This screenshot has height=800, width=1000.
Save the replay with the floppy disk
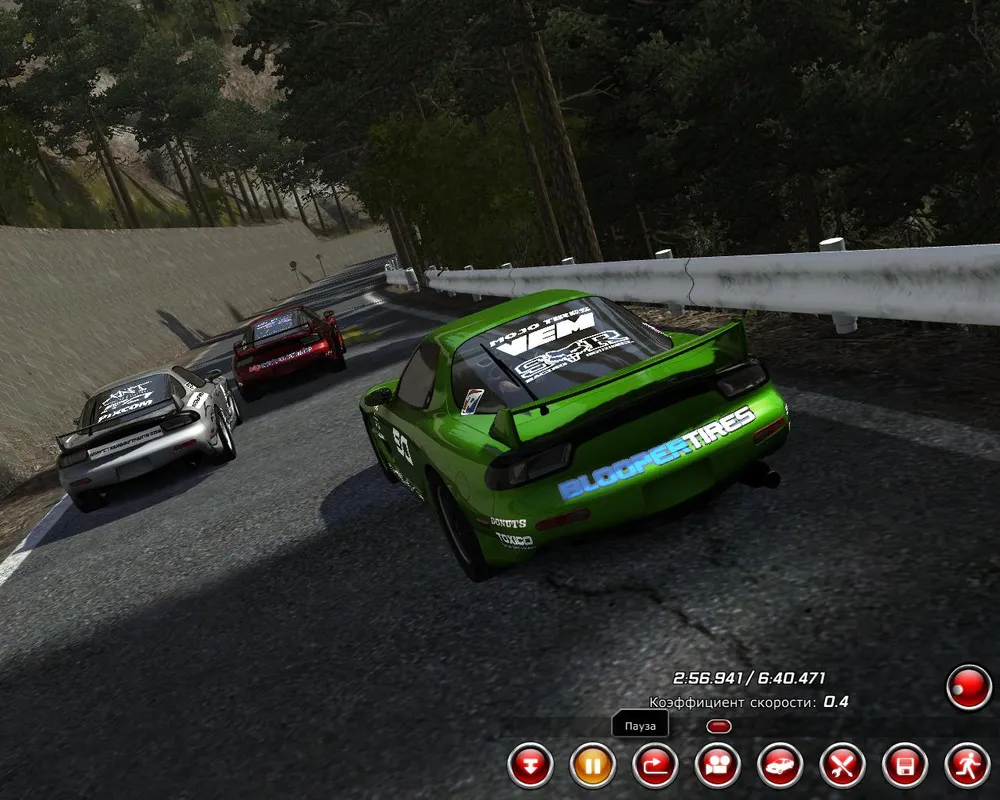904,767
